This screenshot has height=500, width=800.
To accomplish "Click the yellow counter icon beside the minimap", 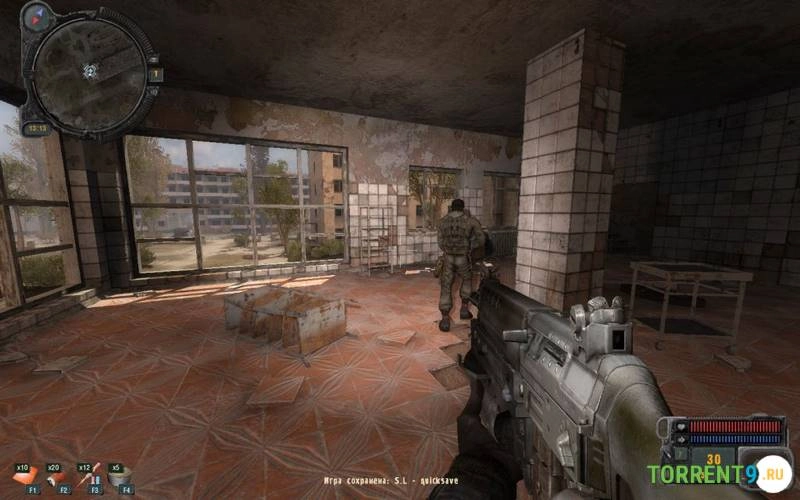I will (x=156, y=74).
